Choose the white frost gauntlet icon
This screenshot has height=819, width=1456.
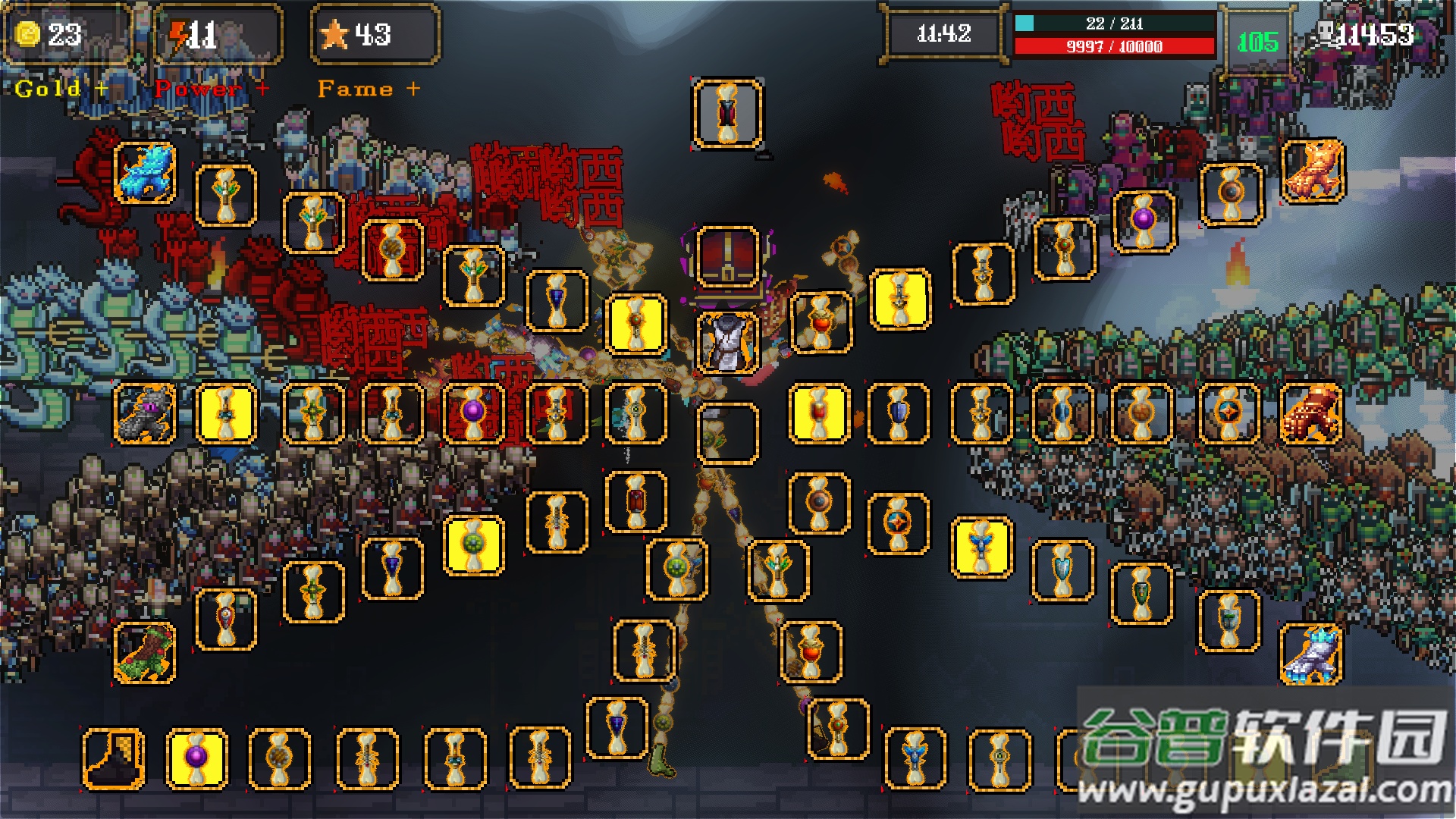(x=1311, y=653)
